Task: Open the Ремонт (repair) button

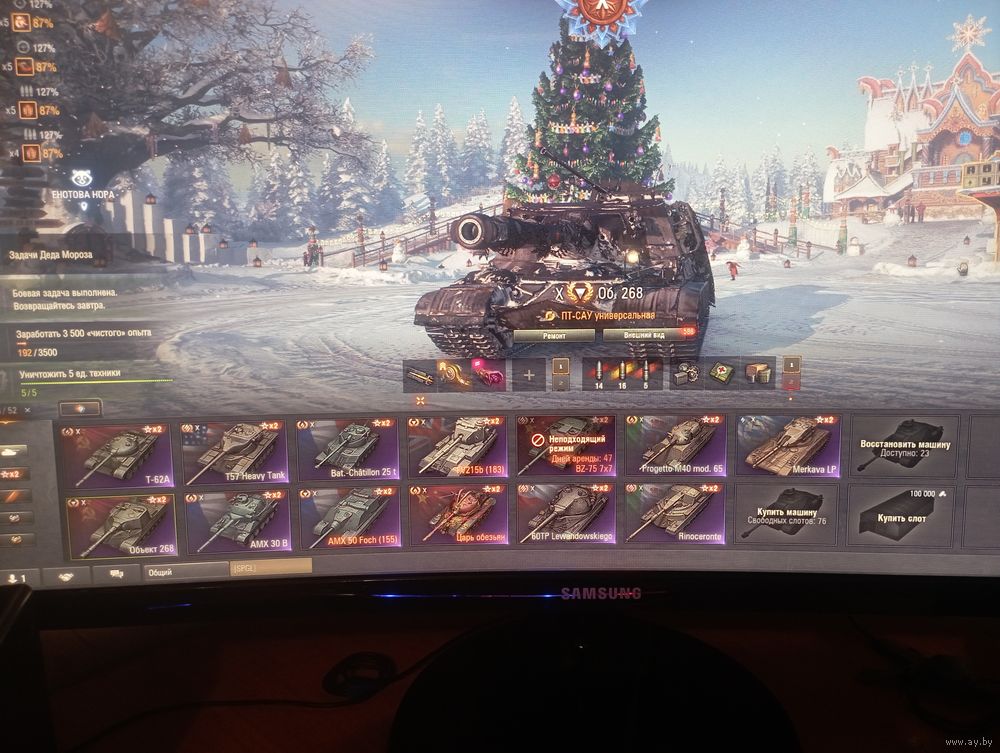Action: click(554, 337)
